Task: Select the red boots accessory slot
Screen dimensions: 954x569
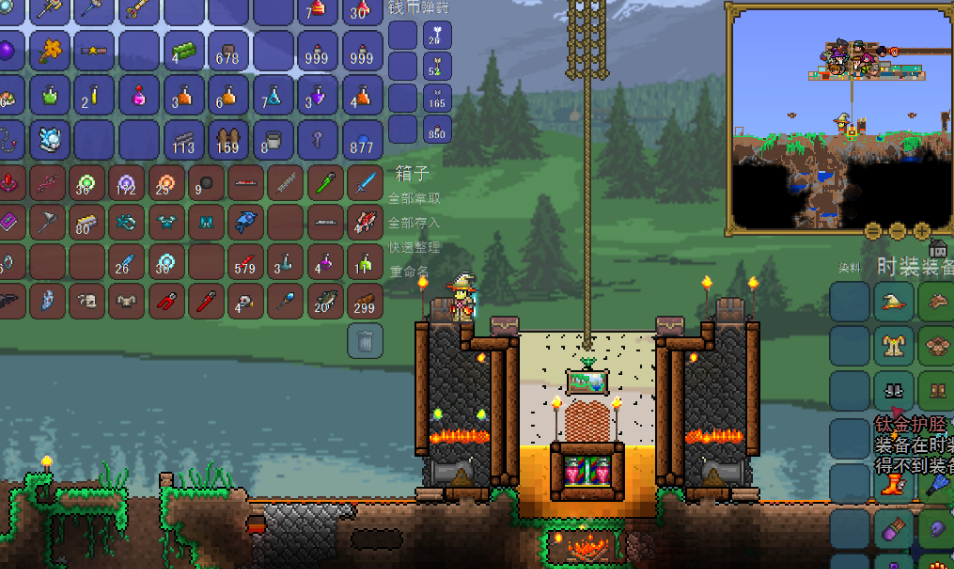Action: [894, 485]
